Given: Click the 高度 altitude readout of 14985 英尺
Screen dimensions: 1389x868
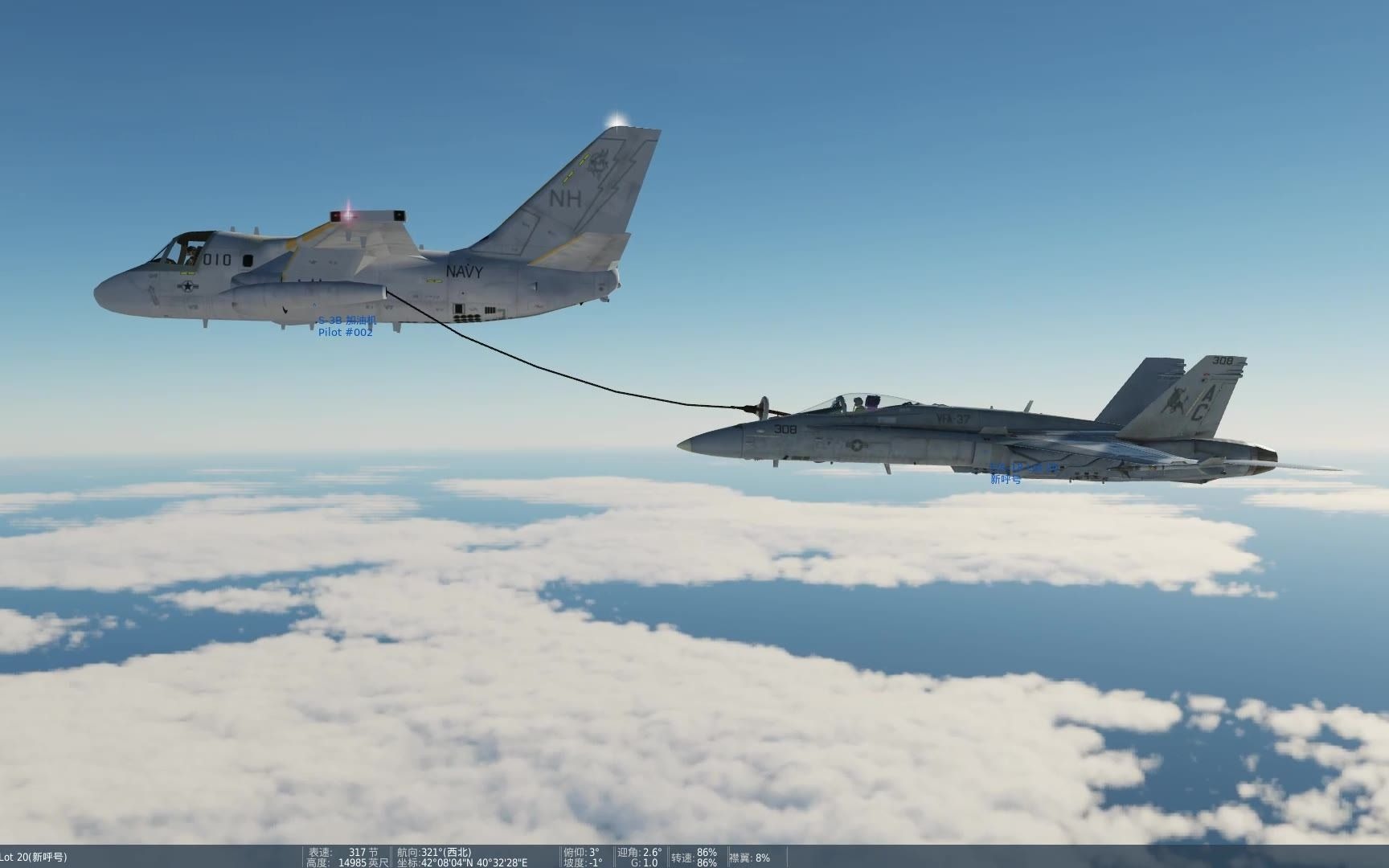Looking at the screenshot, I should tap(366, 862).
